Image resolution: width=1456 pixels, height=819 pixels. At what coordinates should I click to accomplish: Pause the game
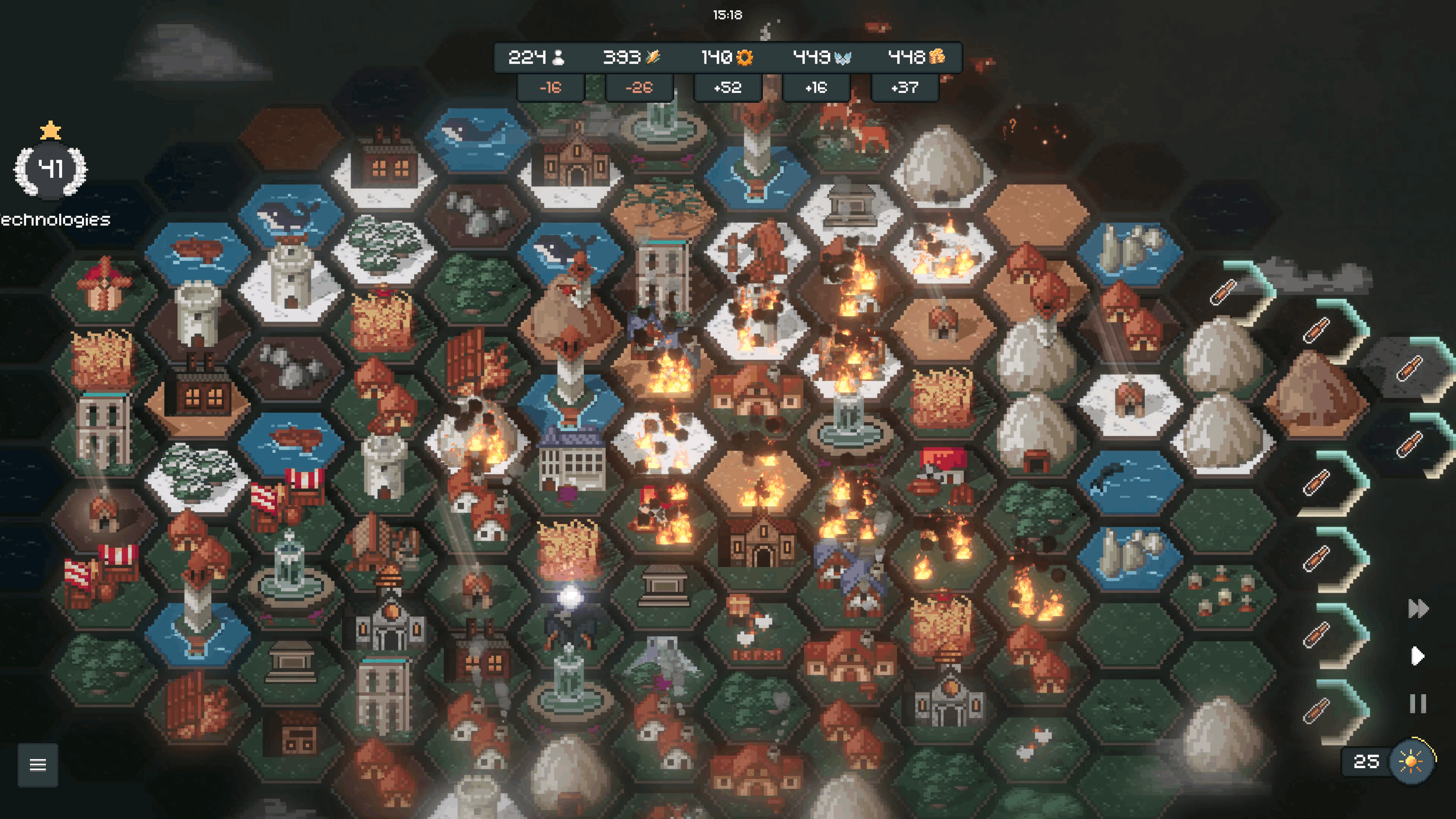[x=1418, y=704]
